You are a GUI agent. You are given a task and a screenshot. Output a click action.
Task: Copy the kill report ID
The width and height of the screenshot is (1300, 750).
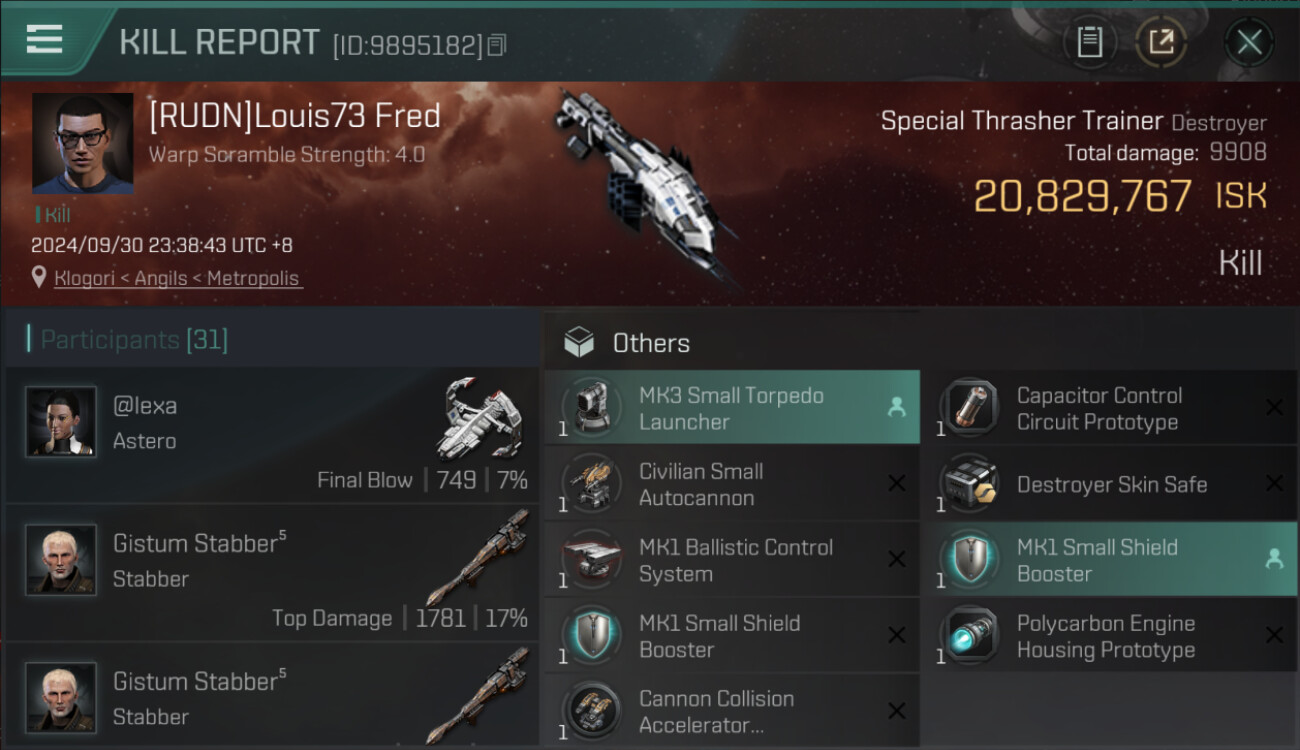497,45
